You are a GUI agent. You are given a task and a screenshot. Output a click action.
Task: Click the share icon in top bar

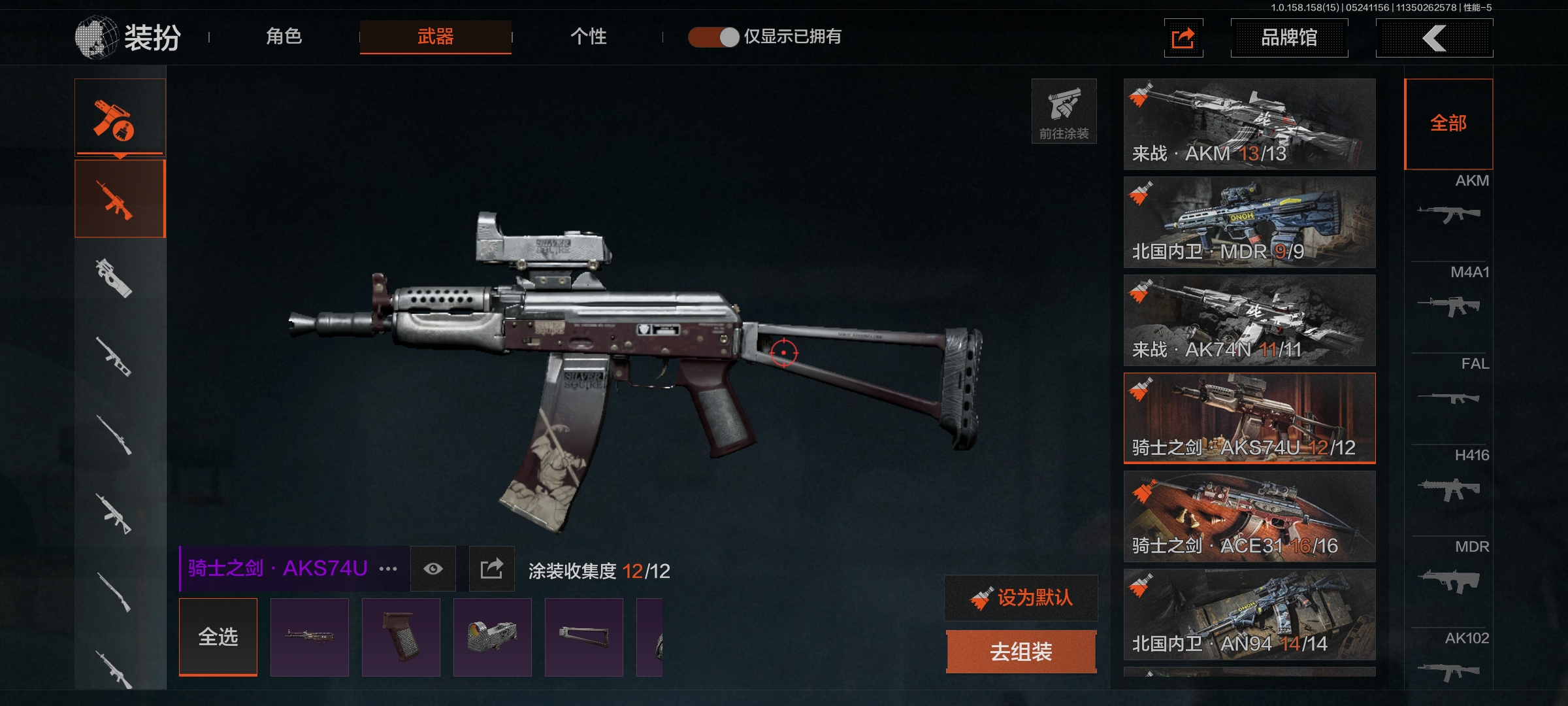pyautogui.click(x=1183, y=38)
